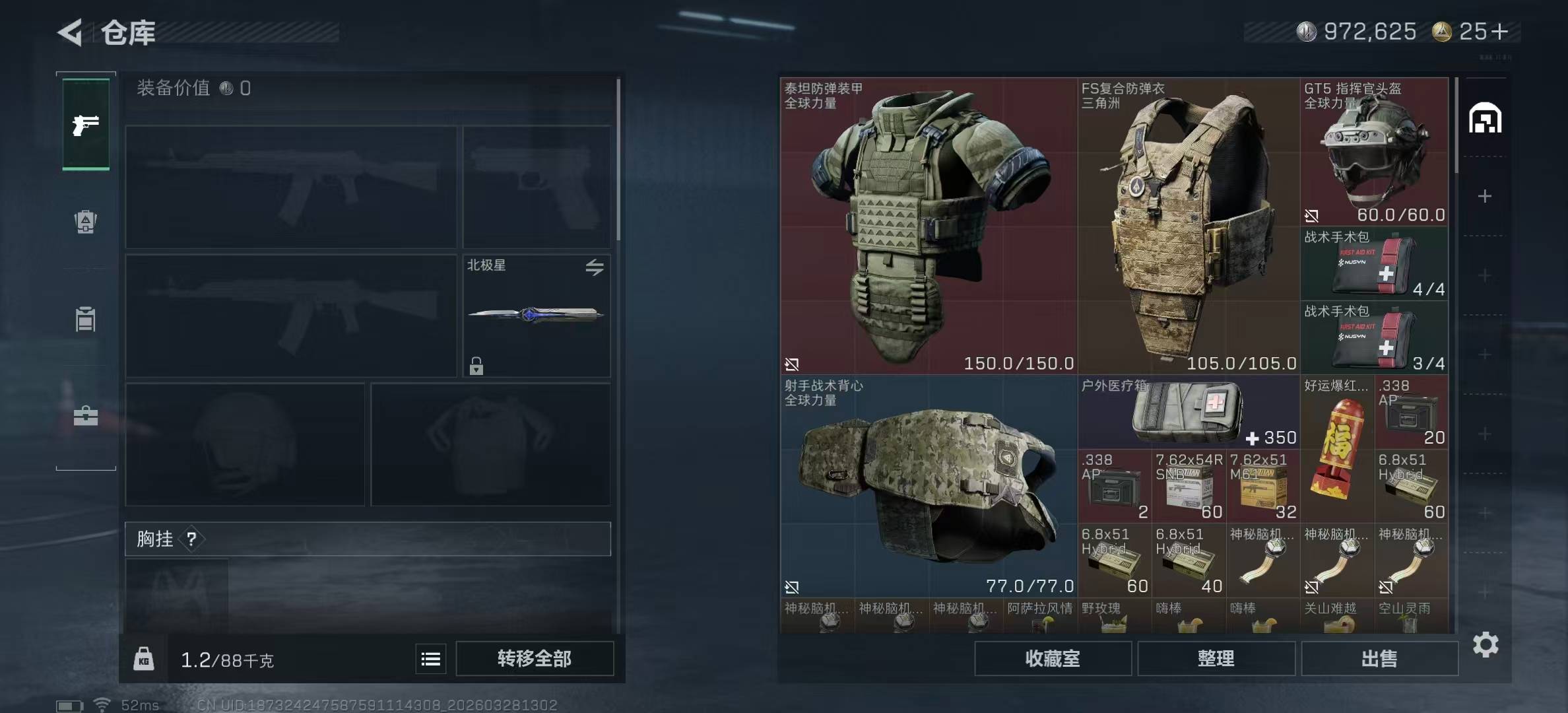This screenshot has width=1568, height=713.
Task: Select the 射手战术背心 tactical vest
Action: 929,487
